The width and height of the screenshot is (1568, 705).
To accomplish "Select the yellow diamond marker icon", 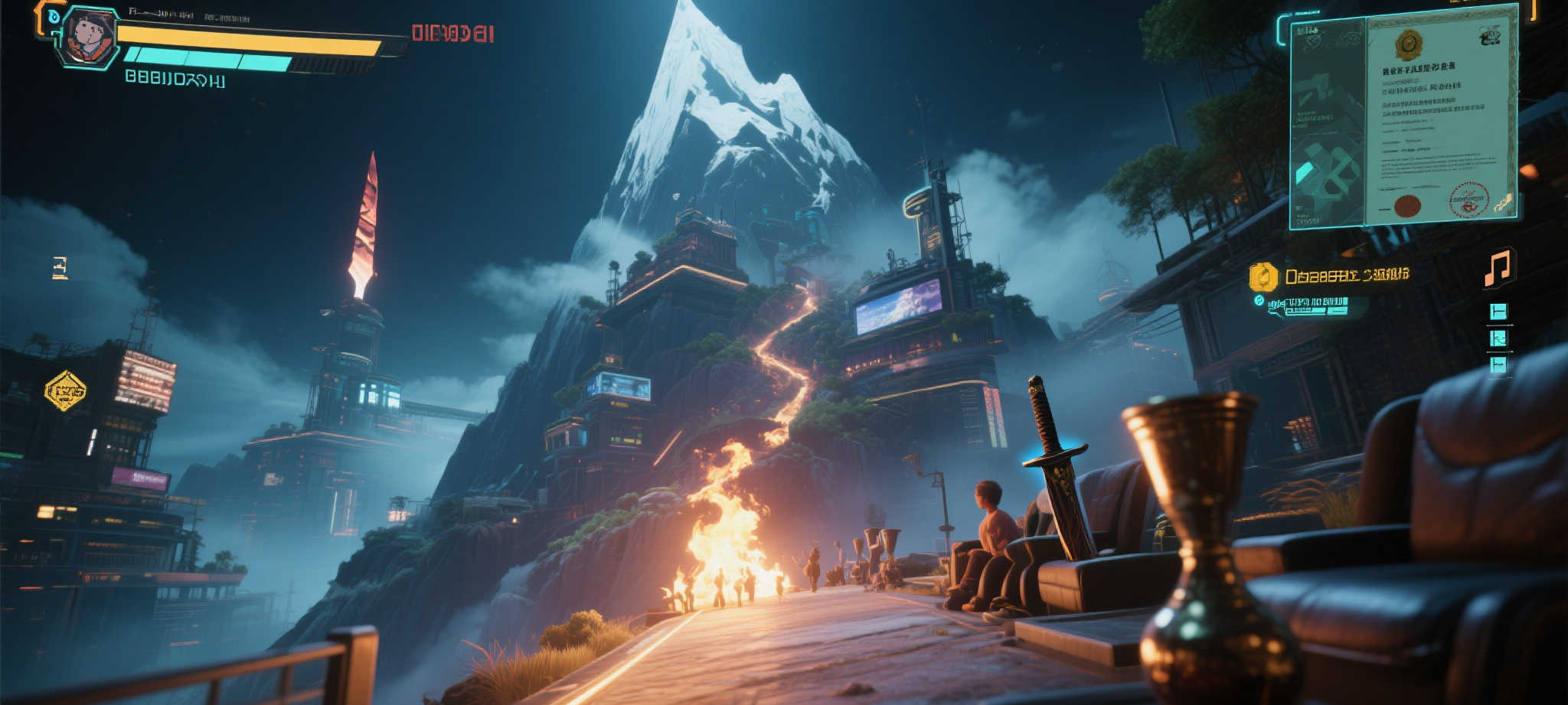I will 65,390.
